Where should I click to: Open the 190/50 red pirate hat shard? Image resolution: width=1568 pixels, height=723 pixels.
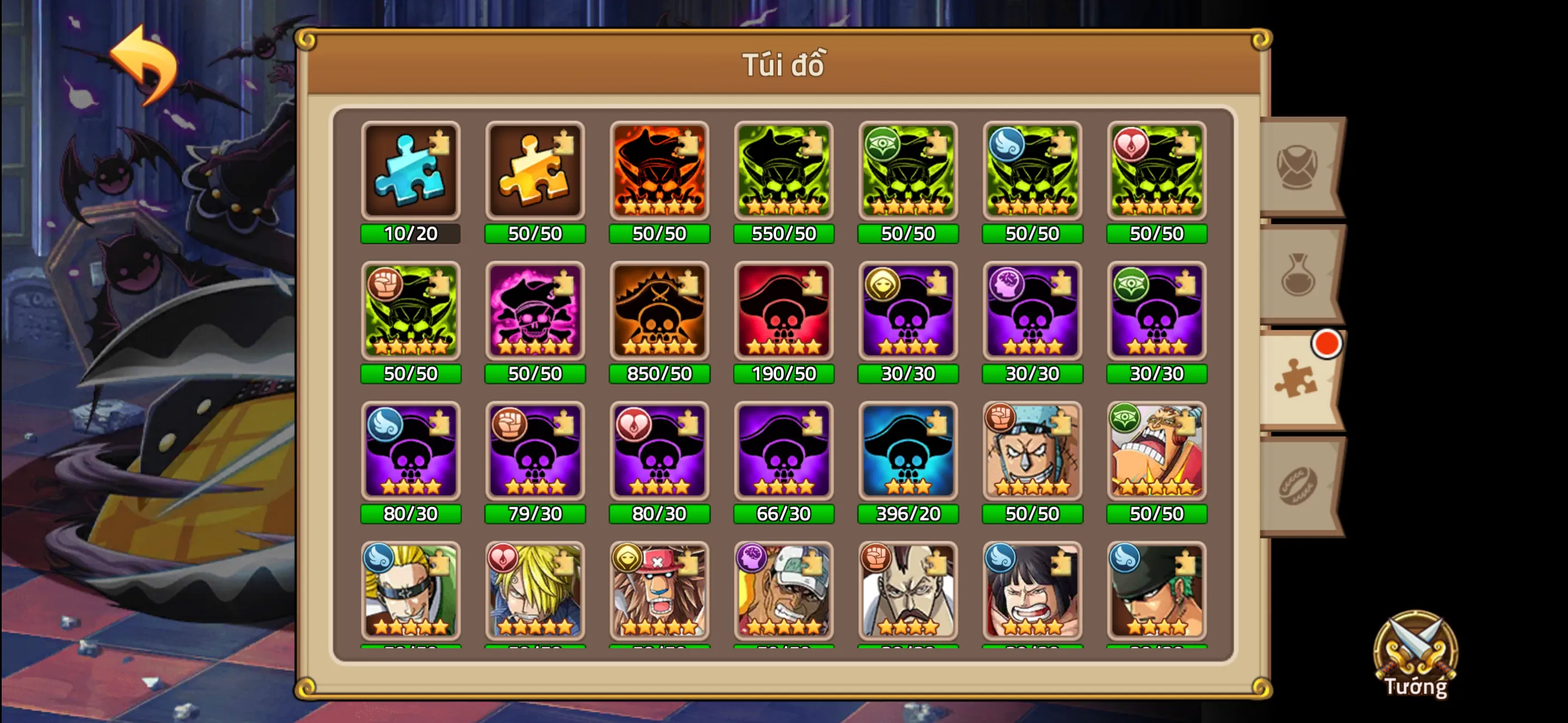point(783,312)
